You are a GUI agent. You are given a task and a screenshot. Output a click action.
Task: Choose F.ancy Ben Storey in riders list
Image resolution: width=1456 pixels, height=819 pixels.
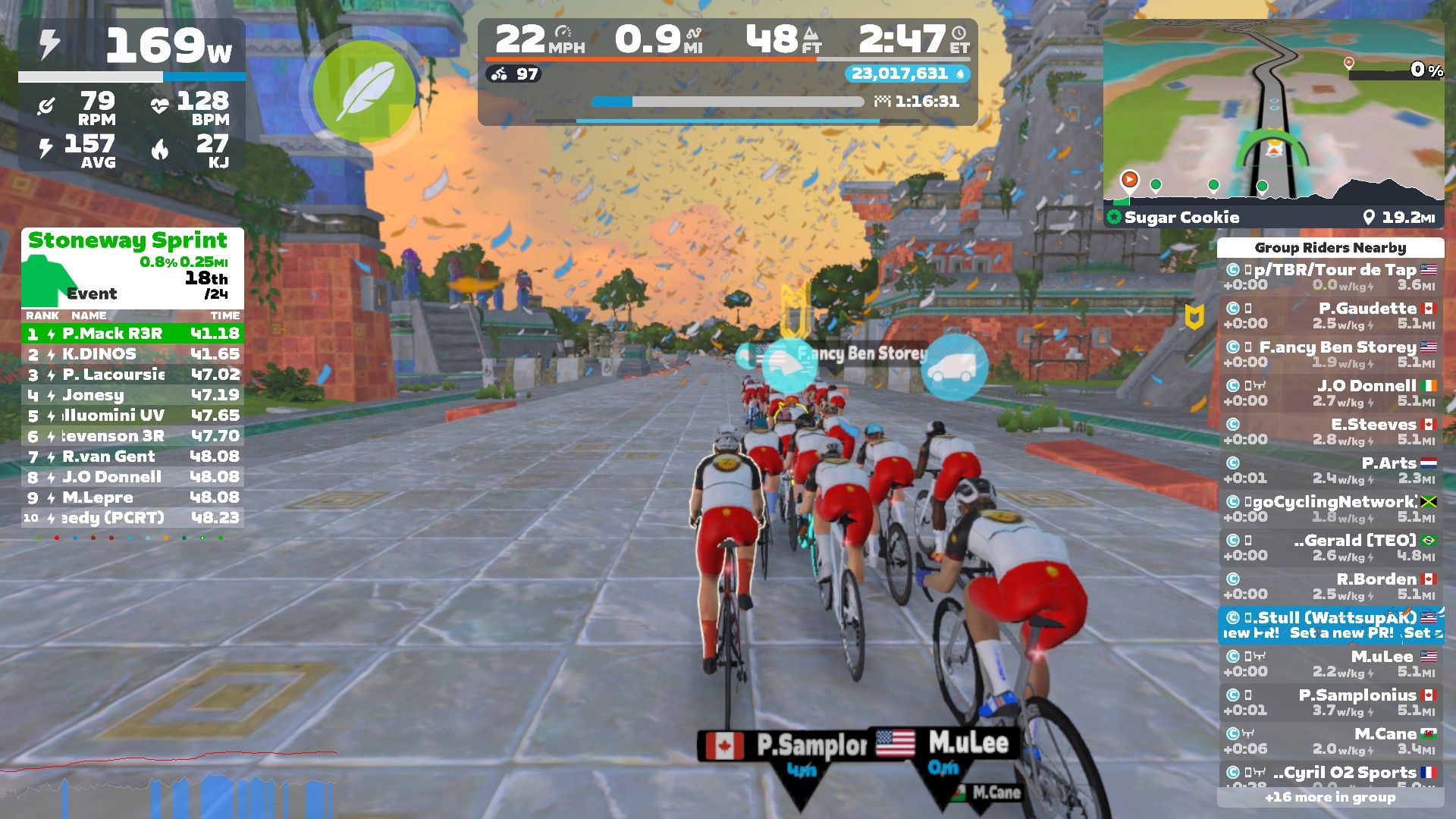pyautogui.click(x=1331, y=354)
